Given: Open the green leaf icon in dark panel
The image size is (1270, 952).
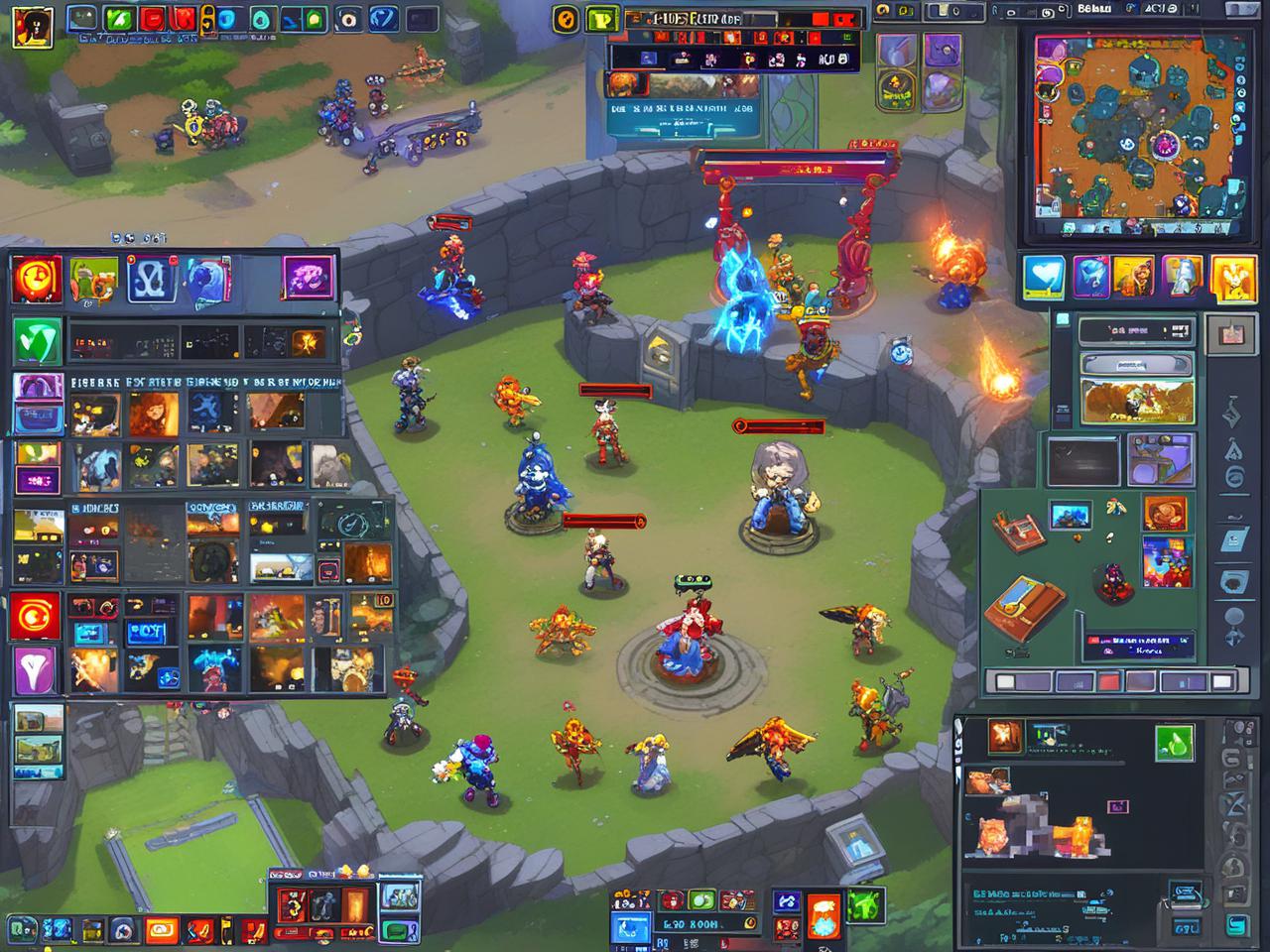Looking at the screenshot, I should pos(1174,741).
